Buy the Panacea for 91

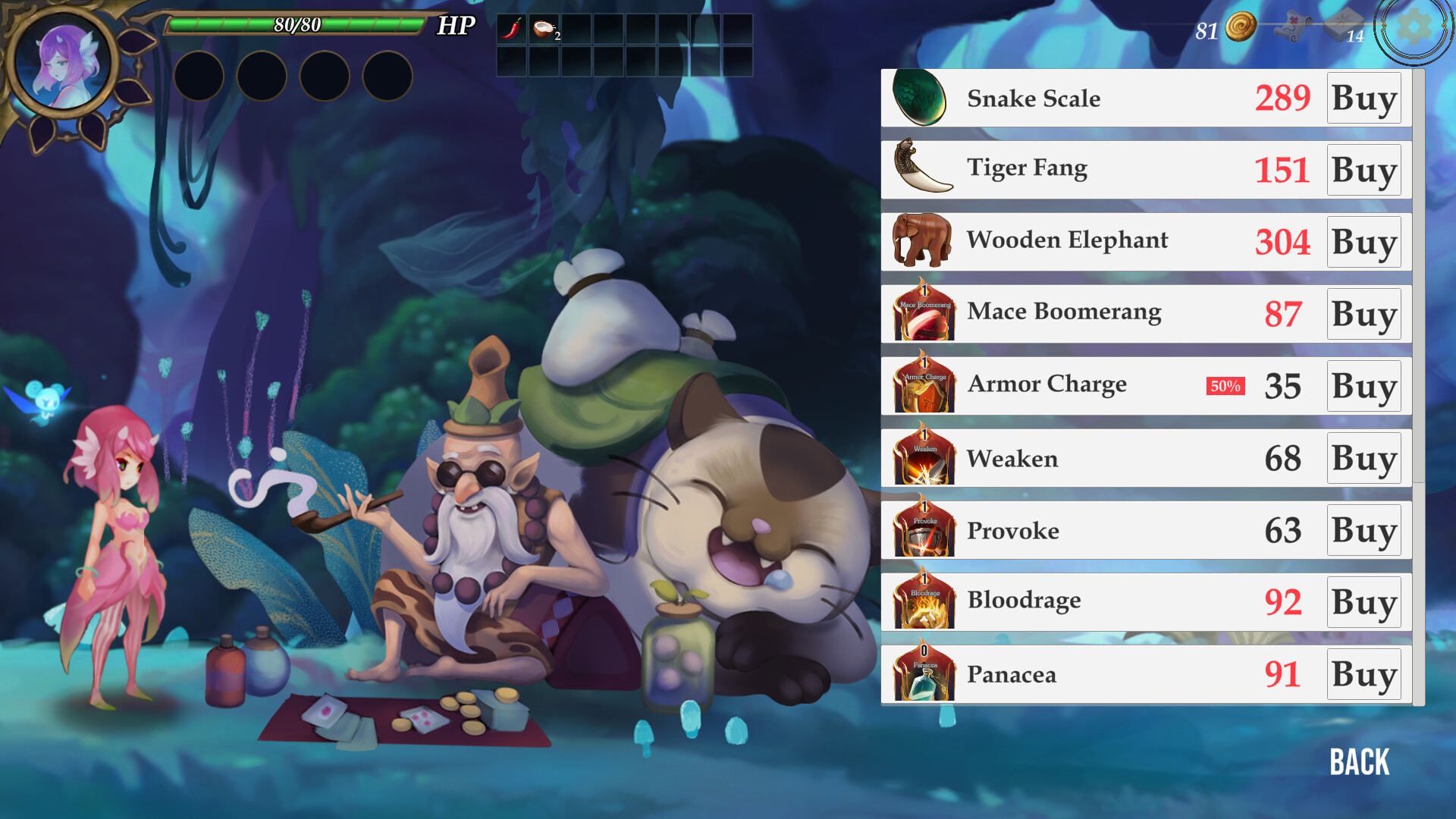pyautogui.click(x=1363, y=673)
